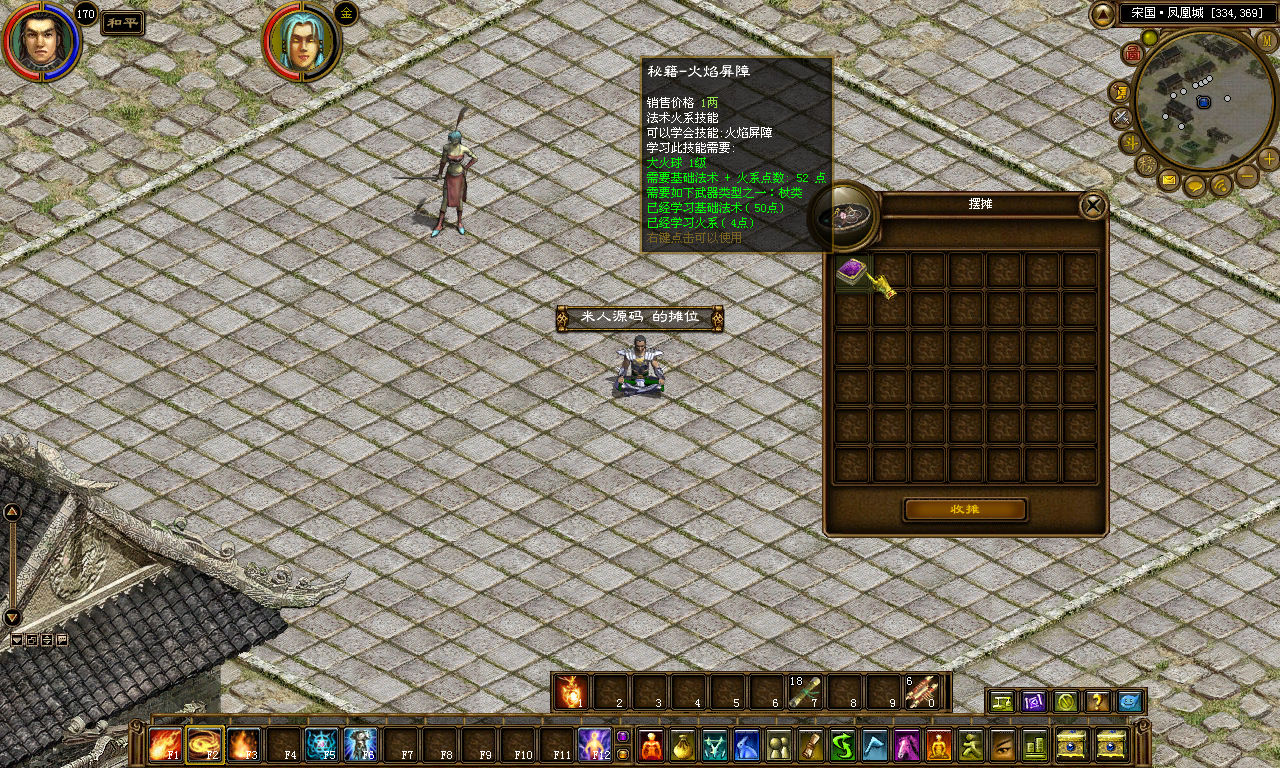Select the purple skill book in stall
The image size is (1280, 768).
(x=852, y=270)
